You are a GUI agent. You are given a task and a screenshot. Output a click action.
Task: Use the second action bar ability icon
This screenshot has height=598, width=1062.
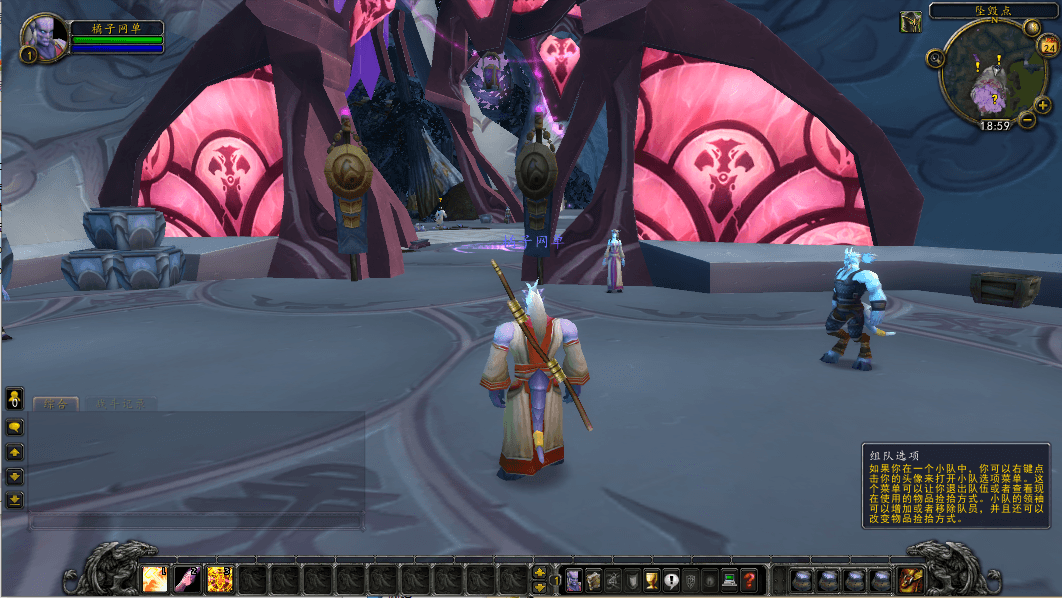[x=187, y=579]
